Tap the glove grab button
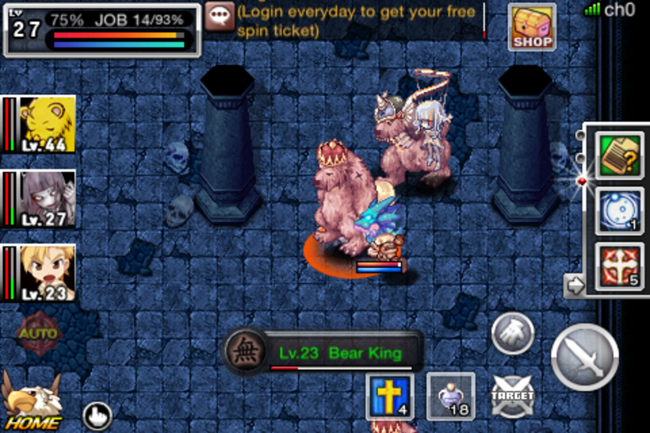 [x=511, y=331]
